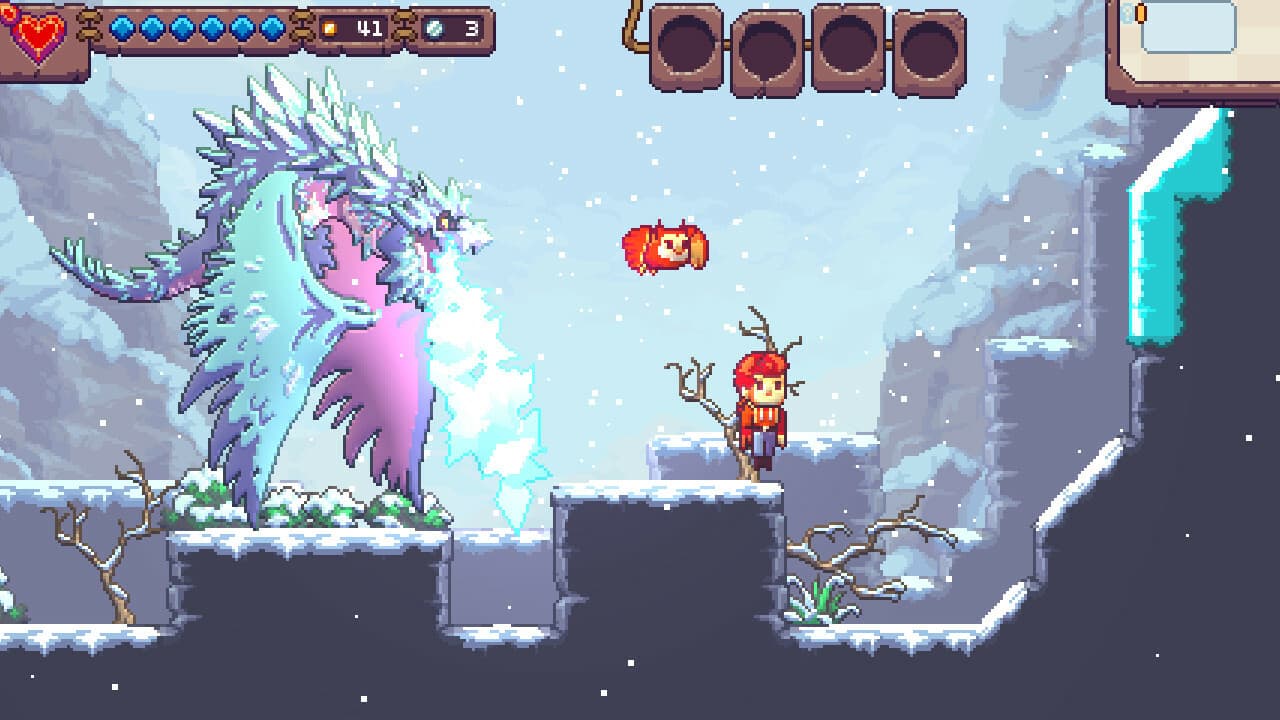Click the silver orb currency icon
This screenshot has height=720, width=1280.
435,30
